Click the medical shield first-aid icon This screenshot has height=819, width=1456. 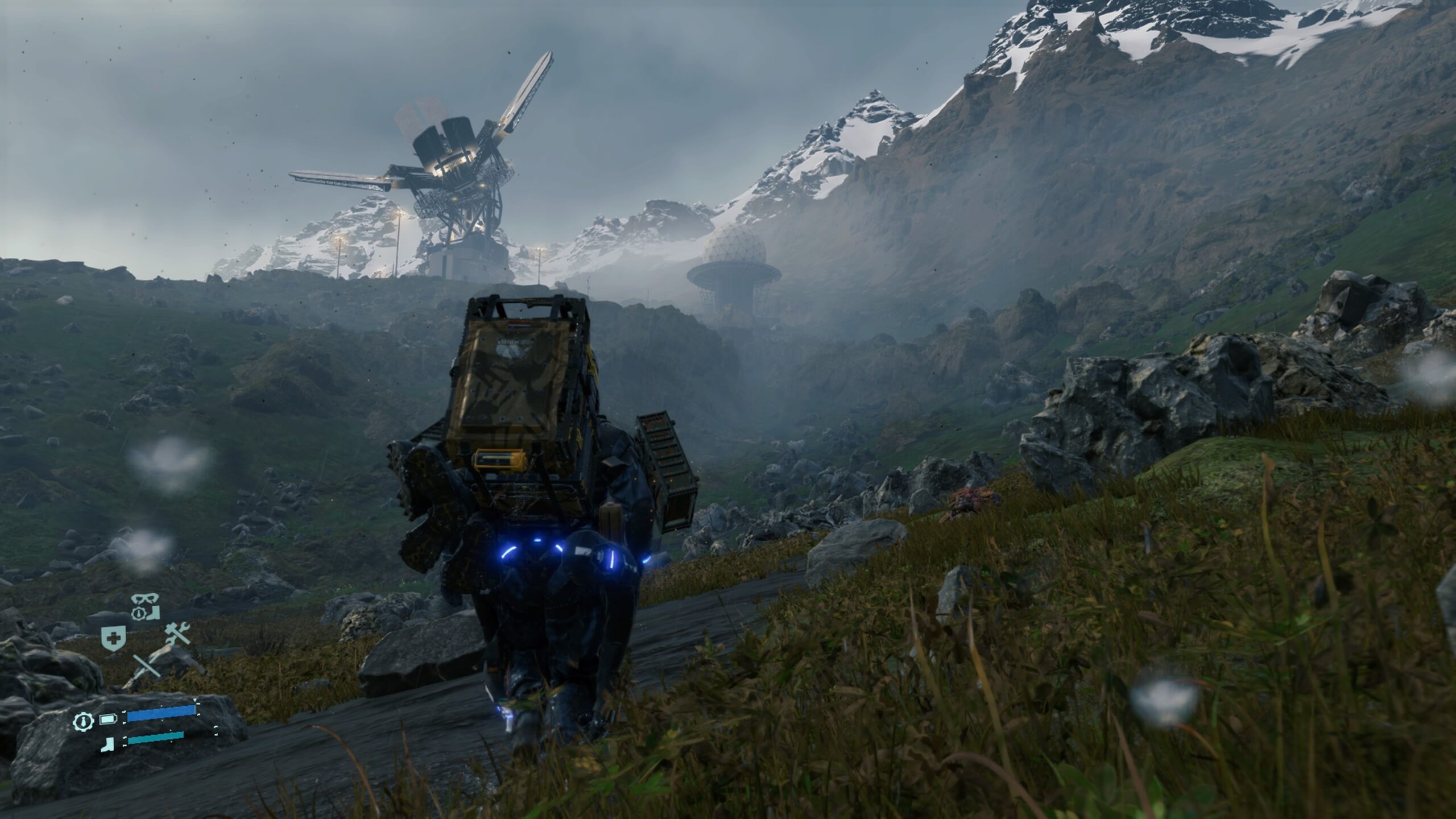113,638
